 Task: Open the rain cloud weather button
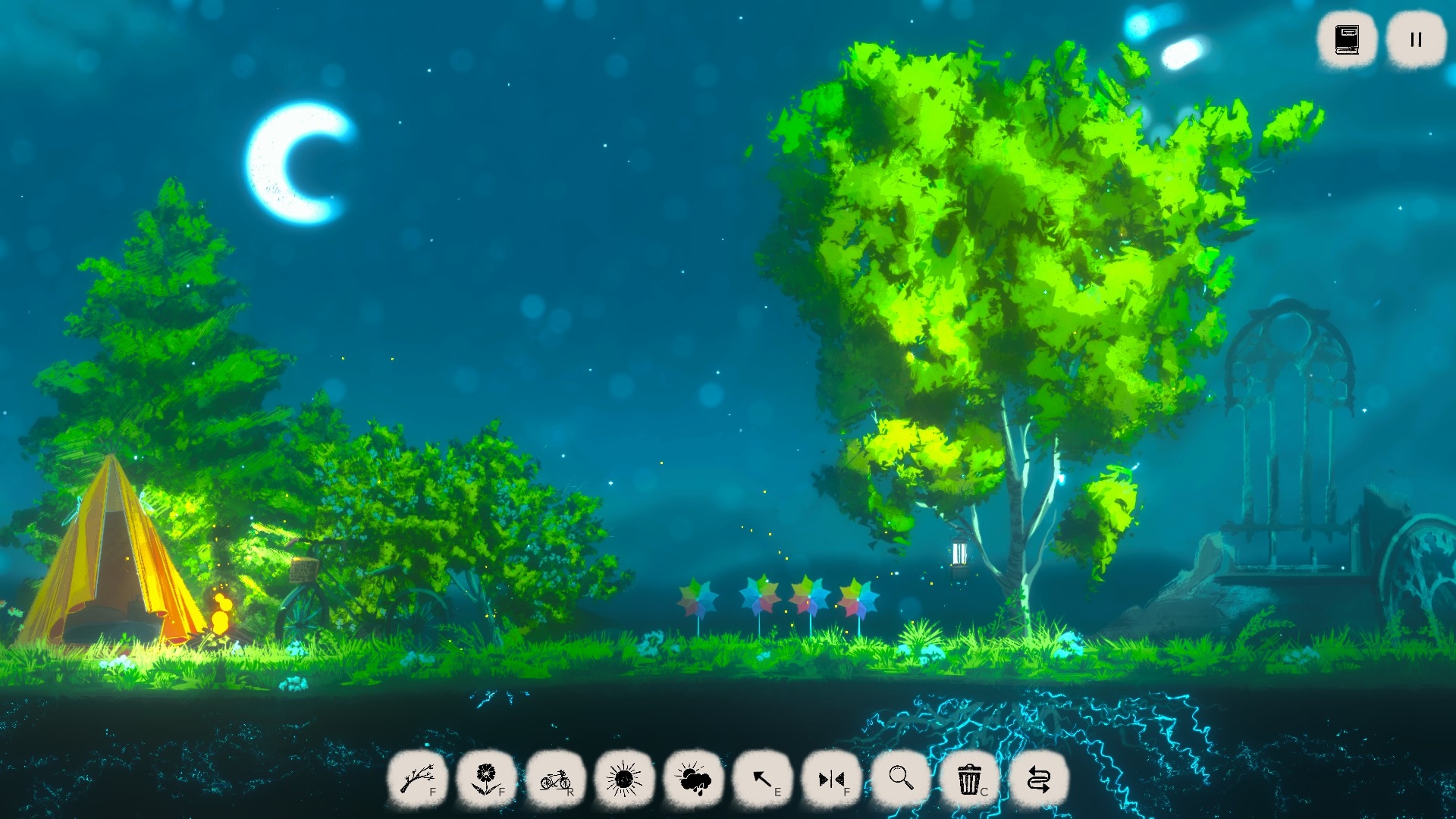(x=693, y=779)
